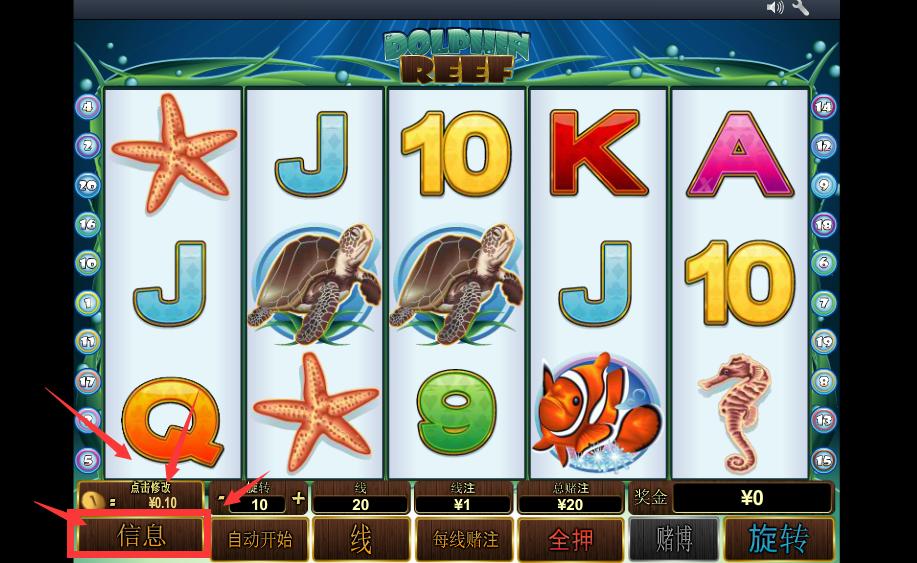
Task: Click the 自动开始 auto start button
Action: [260, 539]
